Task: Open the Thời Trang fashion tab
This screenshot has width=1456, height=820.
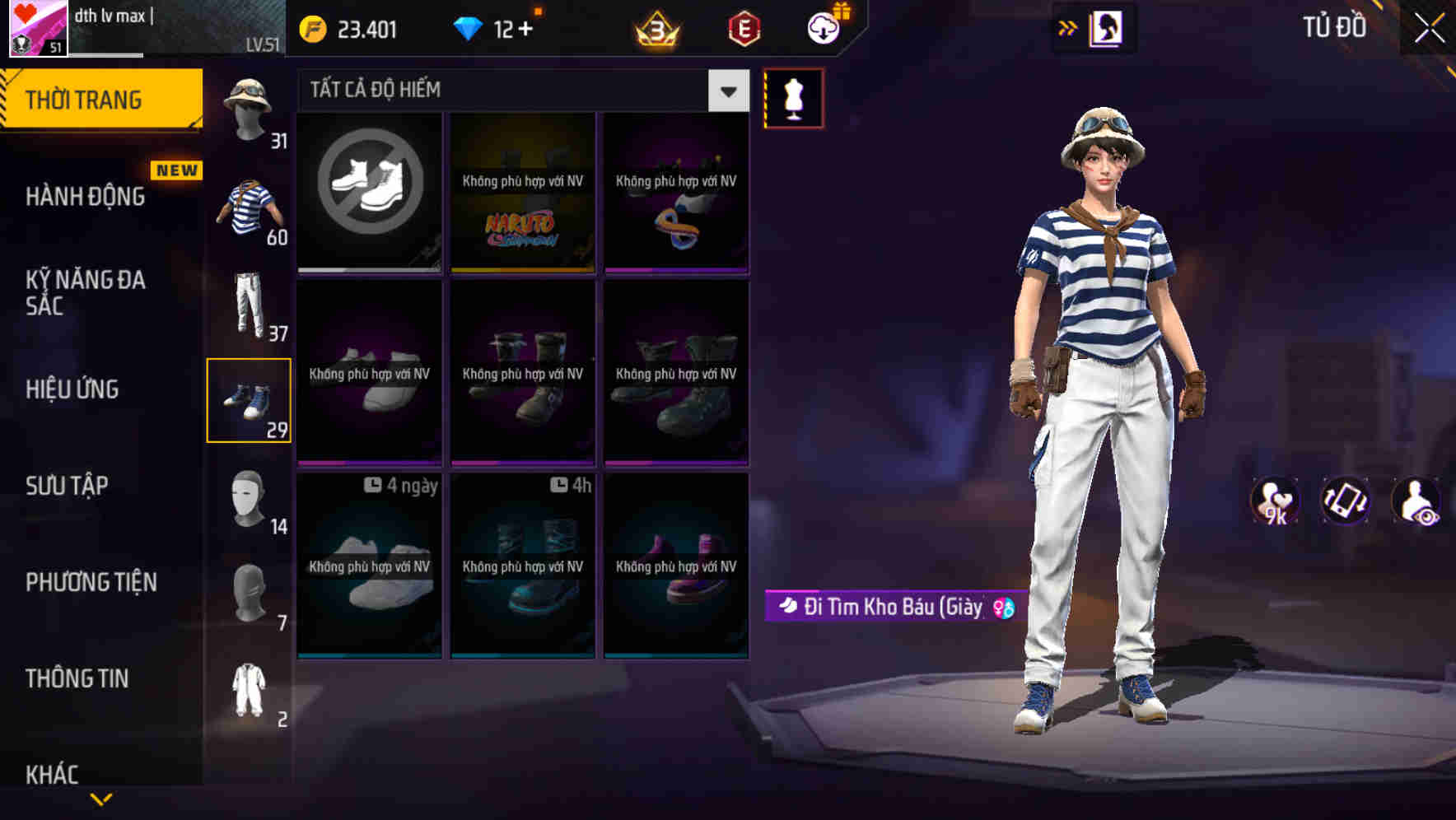Action: pos(100,100)
